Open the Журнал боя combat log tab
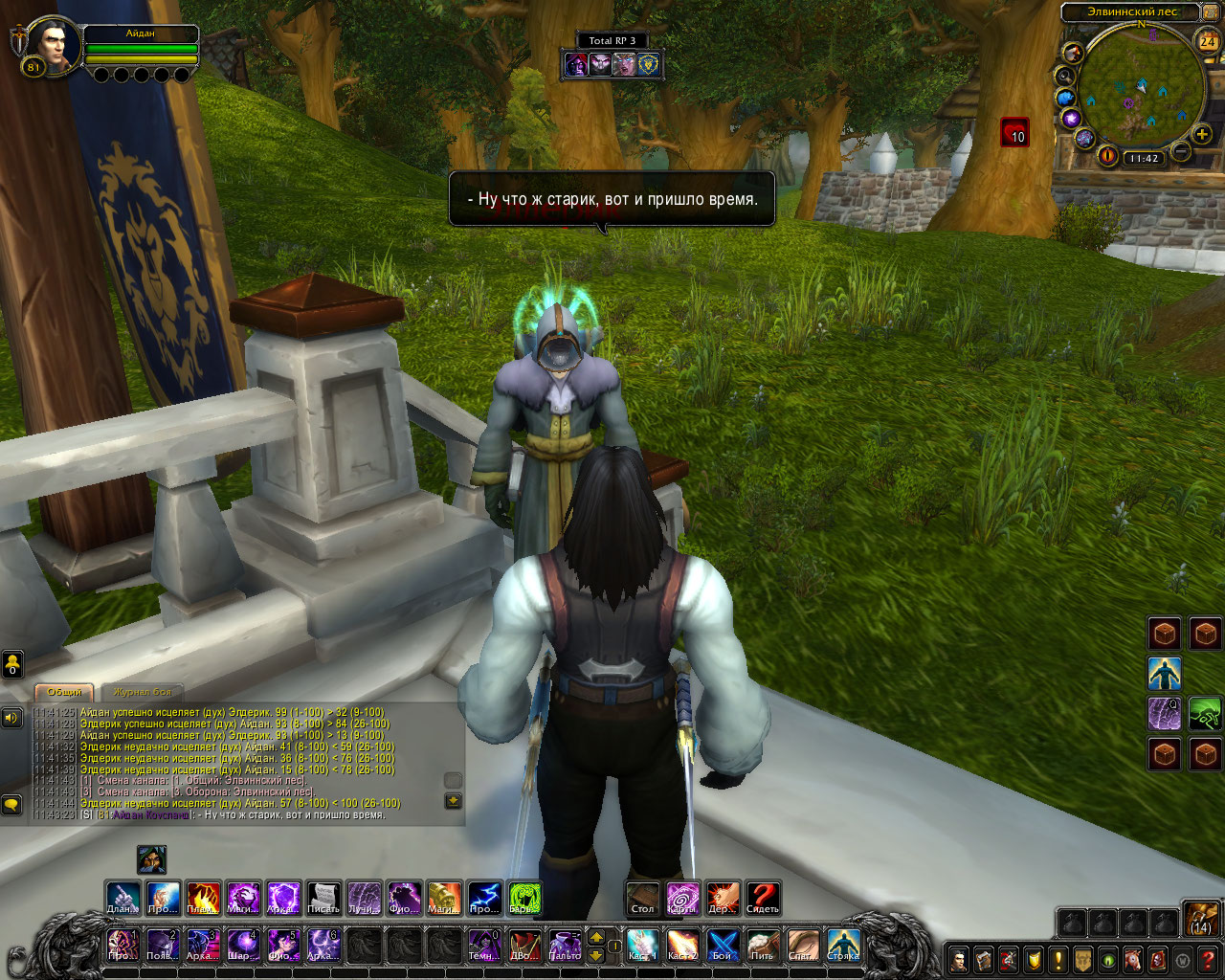The image size is (1225, 980). 142,691
